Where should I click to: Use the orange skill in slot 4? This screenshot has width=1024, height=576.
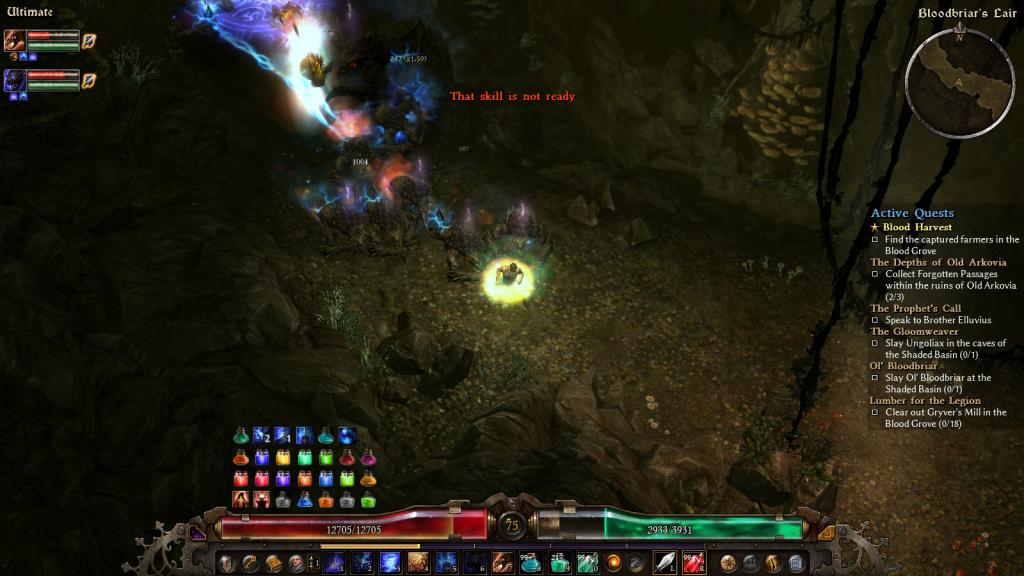(x=418, y=562)
